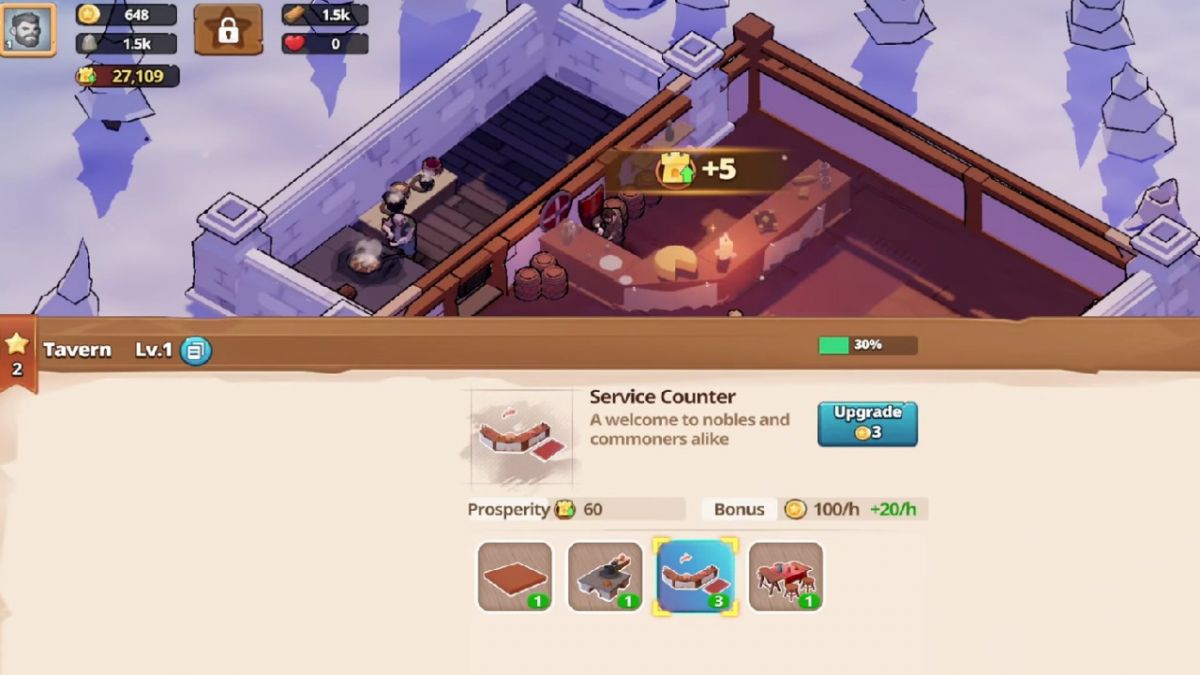The height and width of the screenshot is (675, 1200).
Task: Upgrade the Service Counter for 3 coins
Action: 867,423
